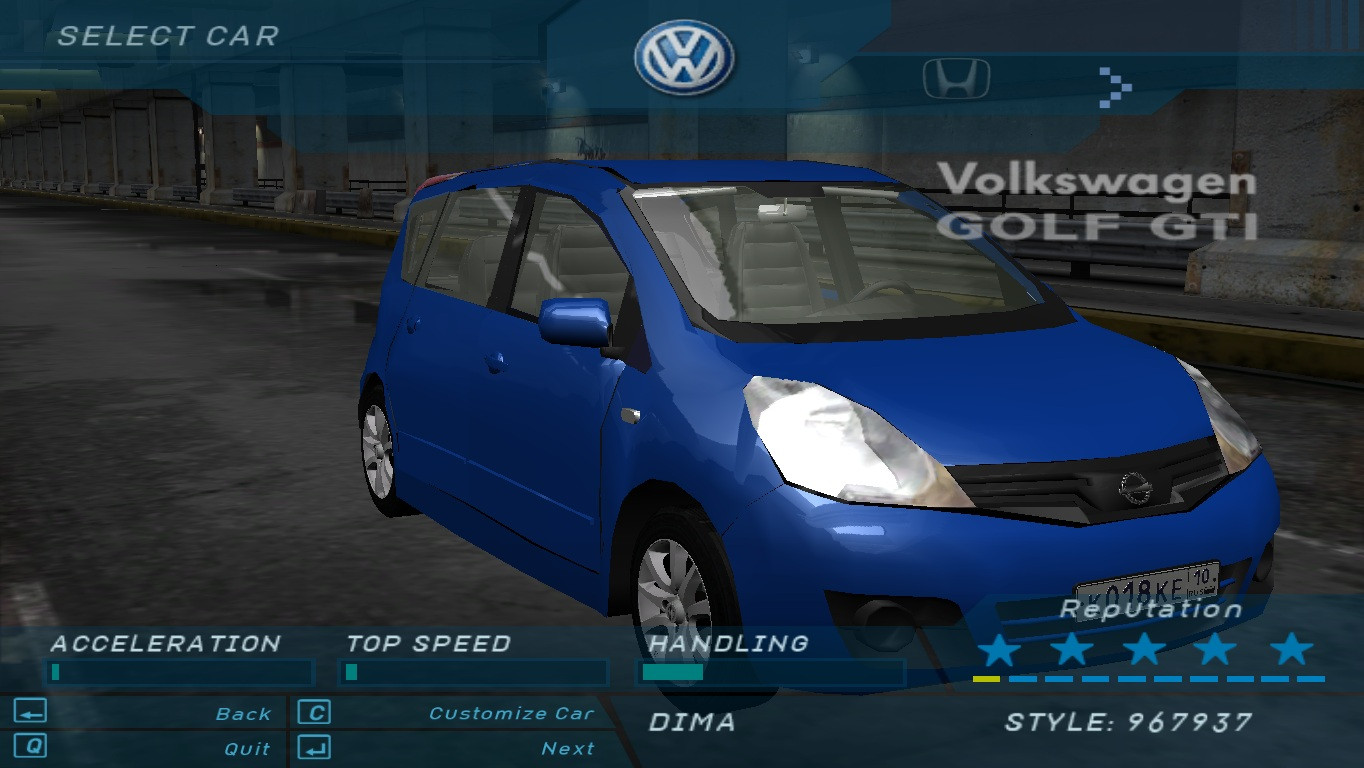Select the fifth Reputation star

coord(1291,650)
